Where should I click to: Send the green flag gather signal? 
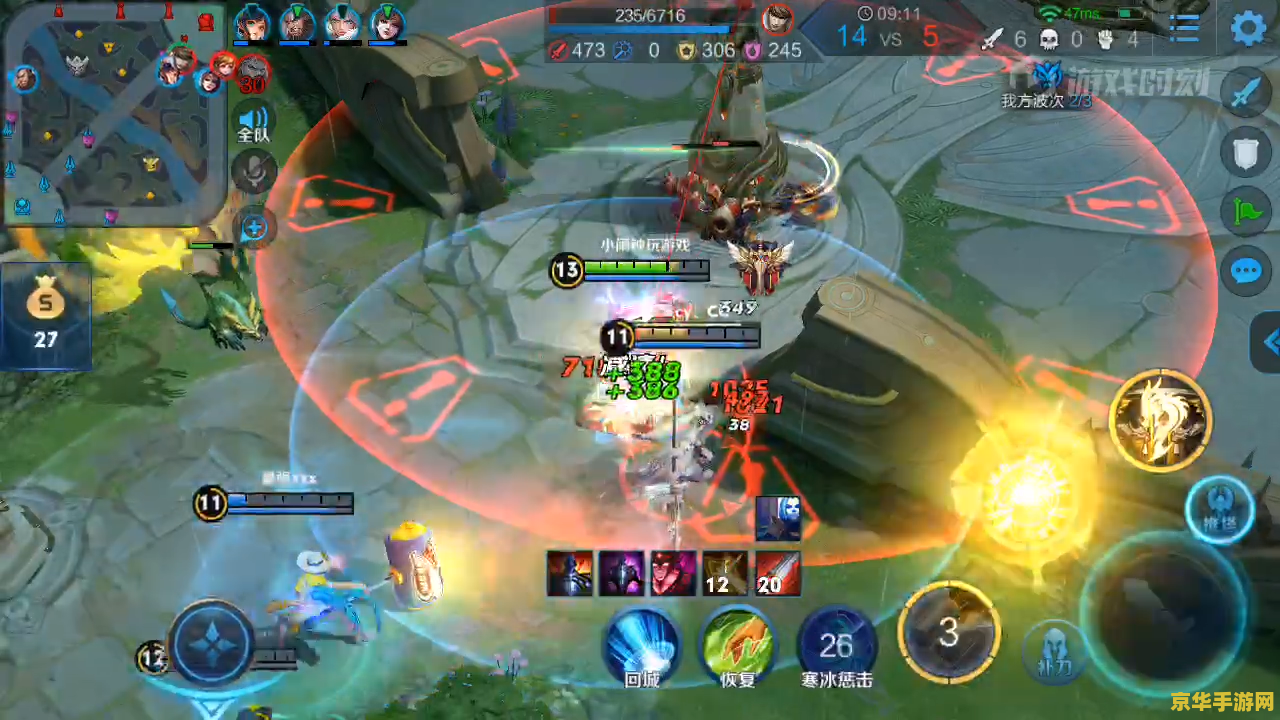pyautogui.click(x=1246, y=211)
